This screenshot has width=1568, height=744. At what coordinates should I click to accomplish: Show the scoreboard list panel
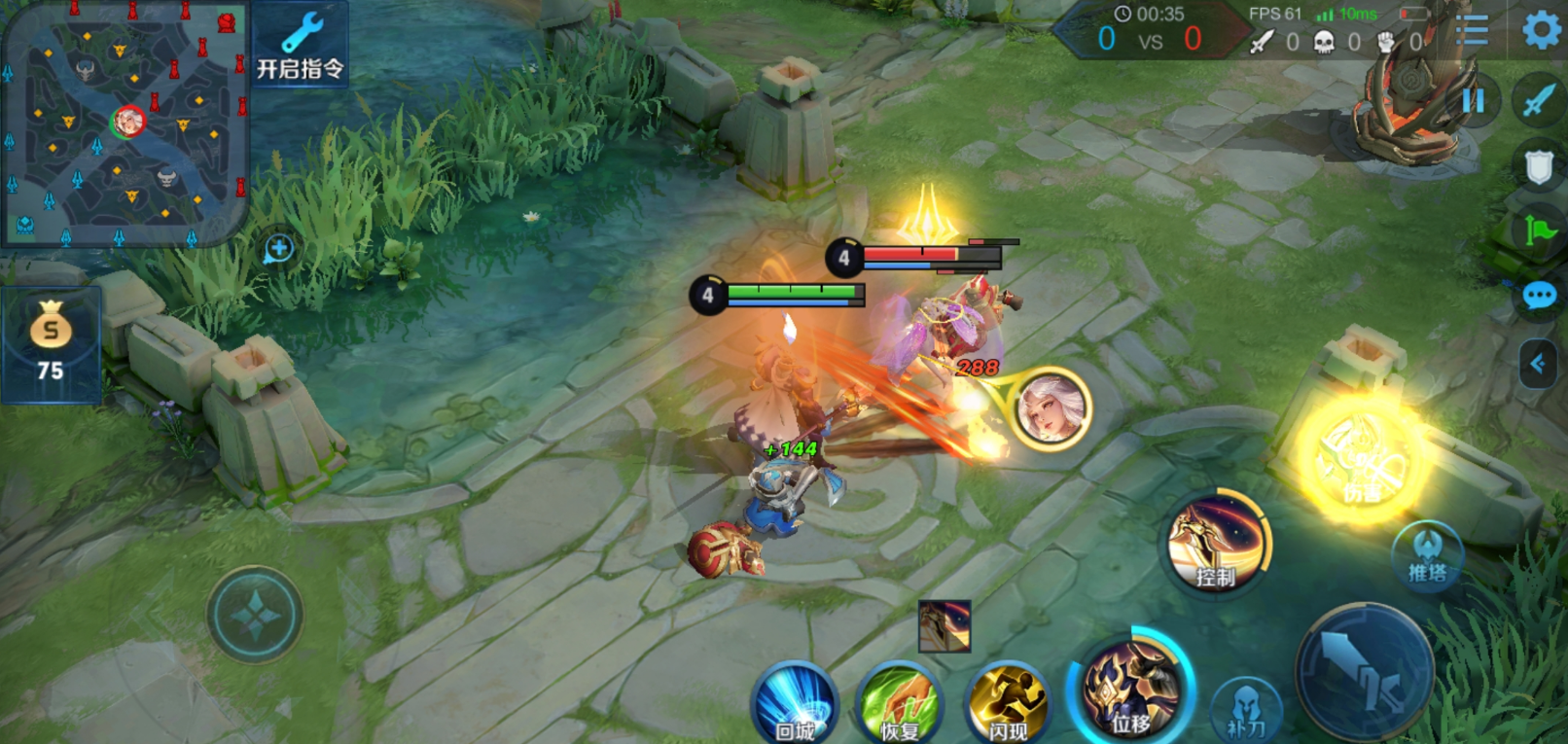pos(1472,31)
